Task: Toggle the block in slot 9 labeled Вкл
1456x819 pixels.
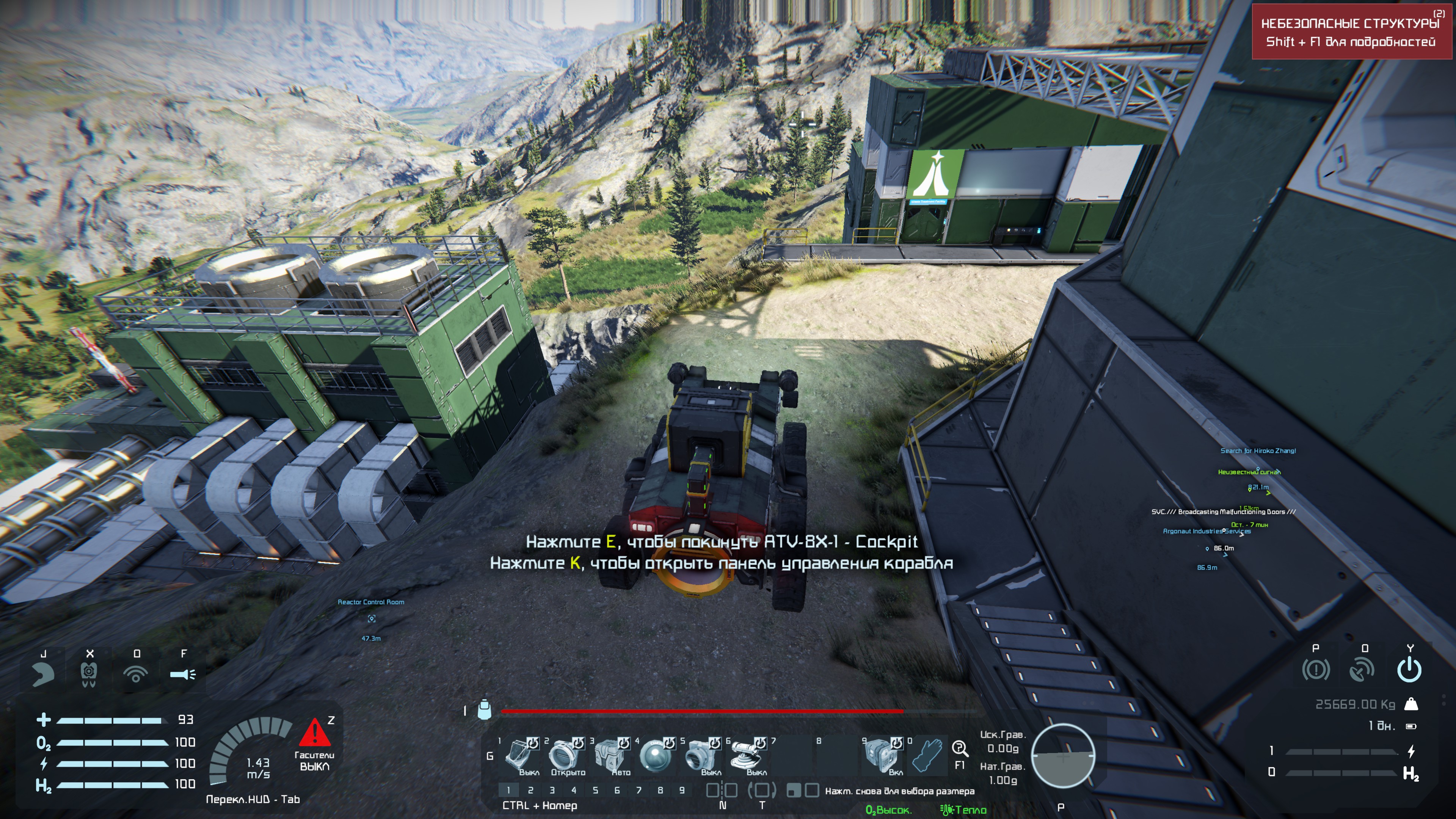Action: pyautogui.click(x=882, y=756)
